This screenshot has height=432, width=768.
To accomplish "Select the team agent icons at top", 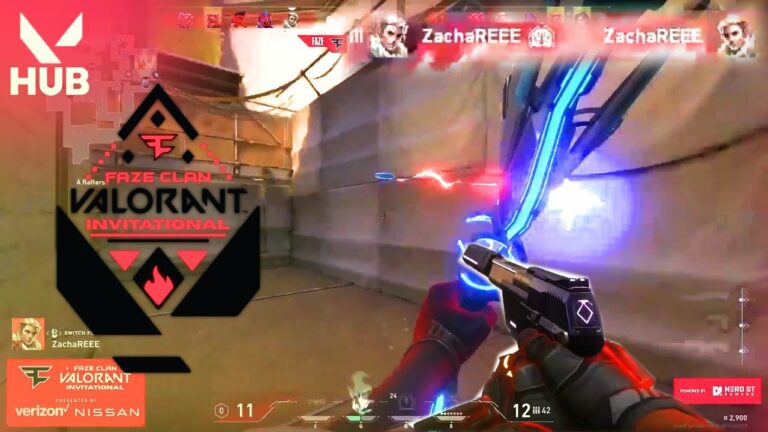I will pyautogui.click(x=238, y=19).
